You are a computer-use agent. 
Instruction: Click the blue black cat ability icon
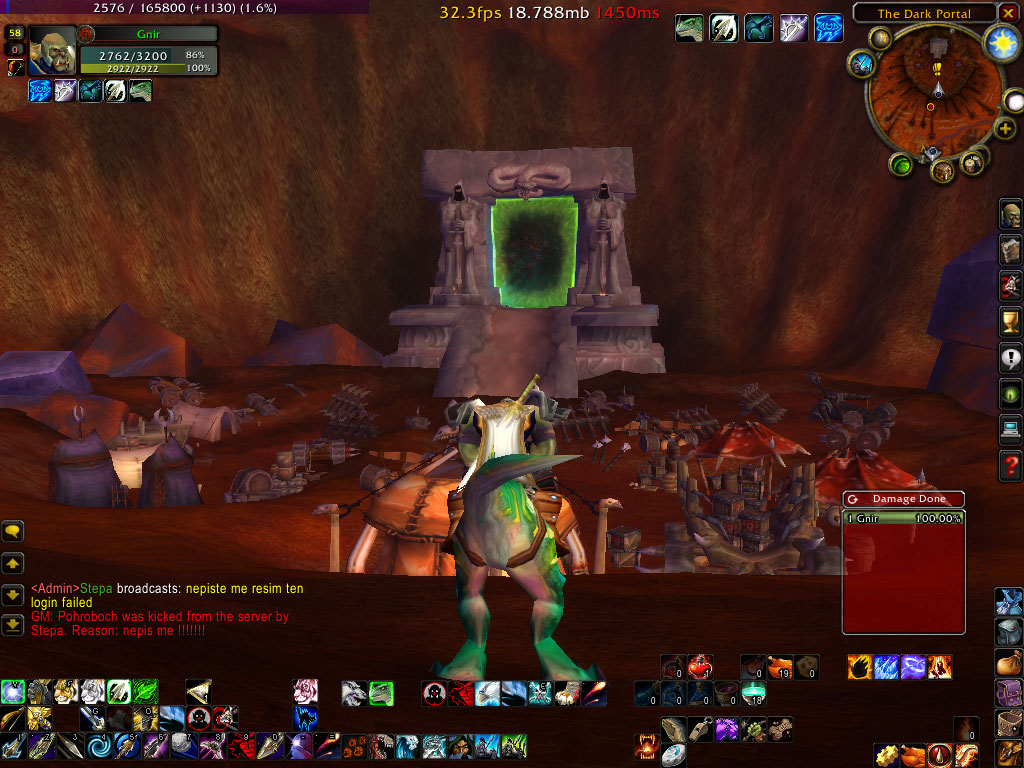pos(306,718)
